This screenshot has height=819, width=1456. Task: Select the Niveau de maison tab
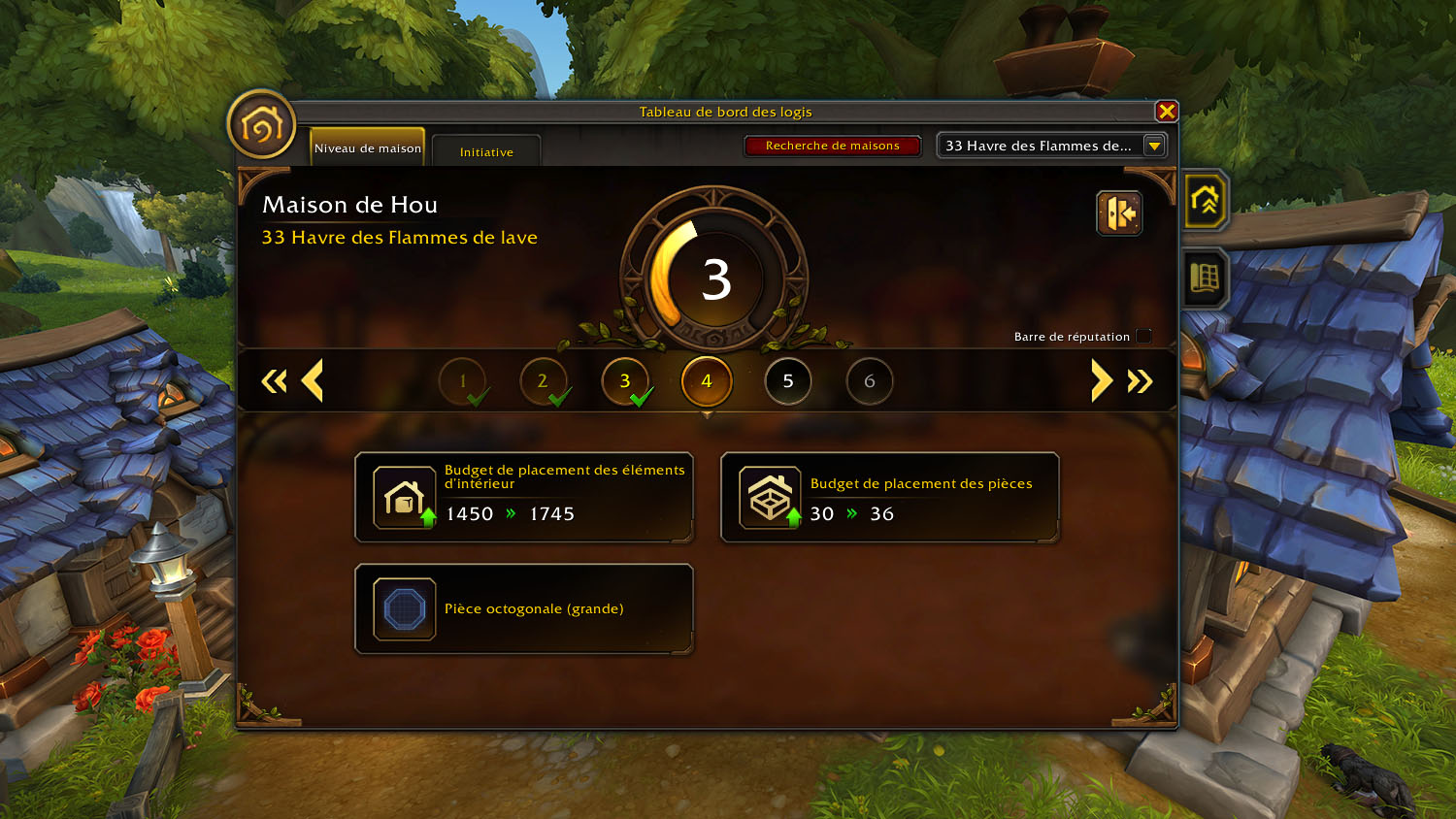(368, 148)
